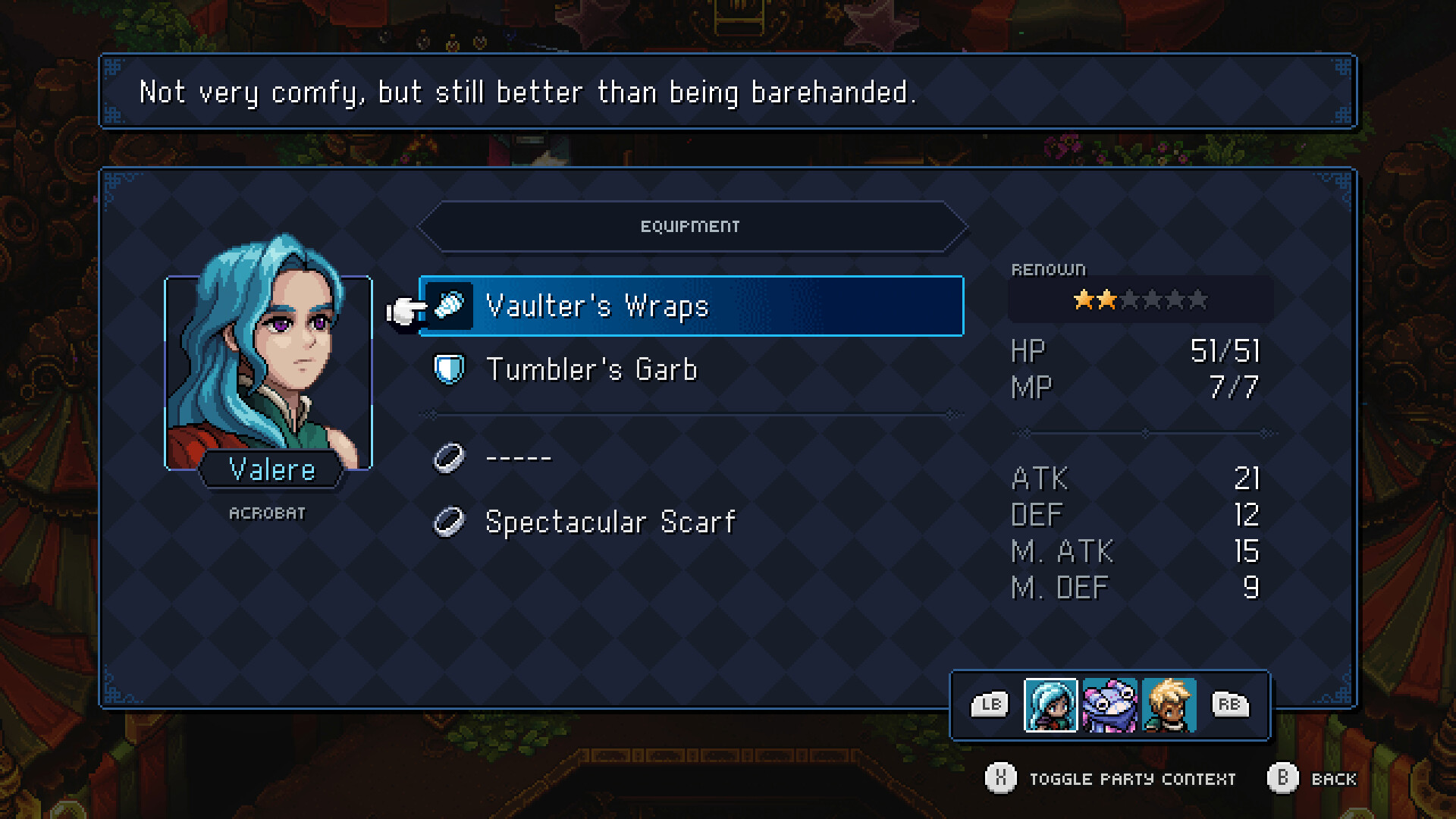Click the LB shoulder button prompt
The height and width of the screenshot is (819, 1456).
click(x=989, y=704)
